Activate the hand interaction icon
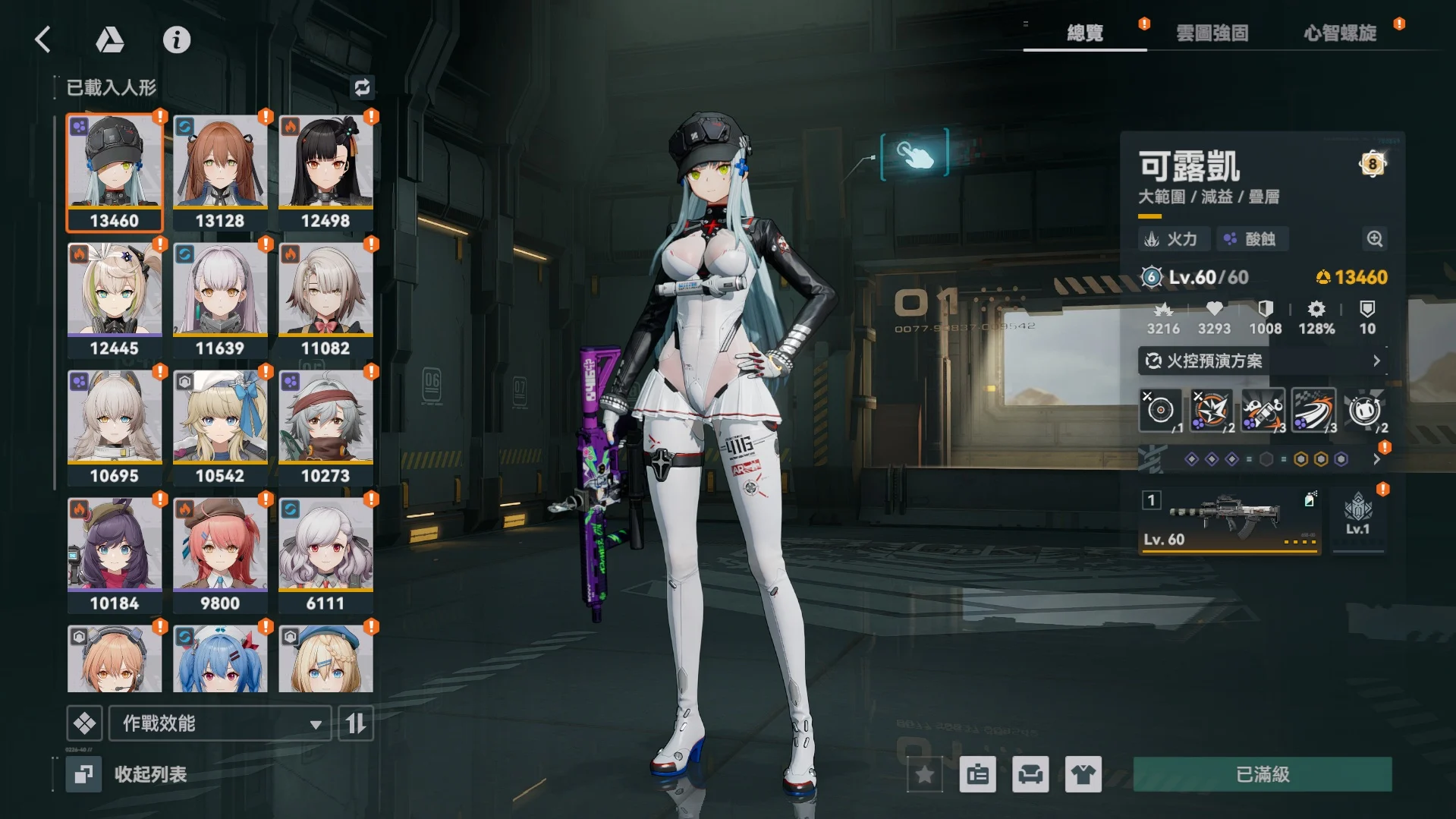The width and height of the screenshot is (1456, 819). (x=914, y=154)
